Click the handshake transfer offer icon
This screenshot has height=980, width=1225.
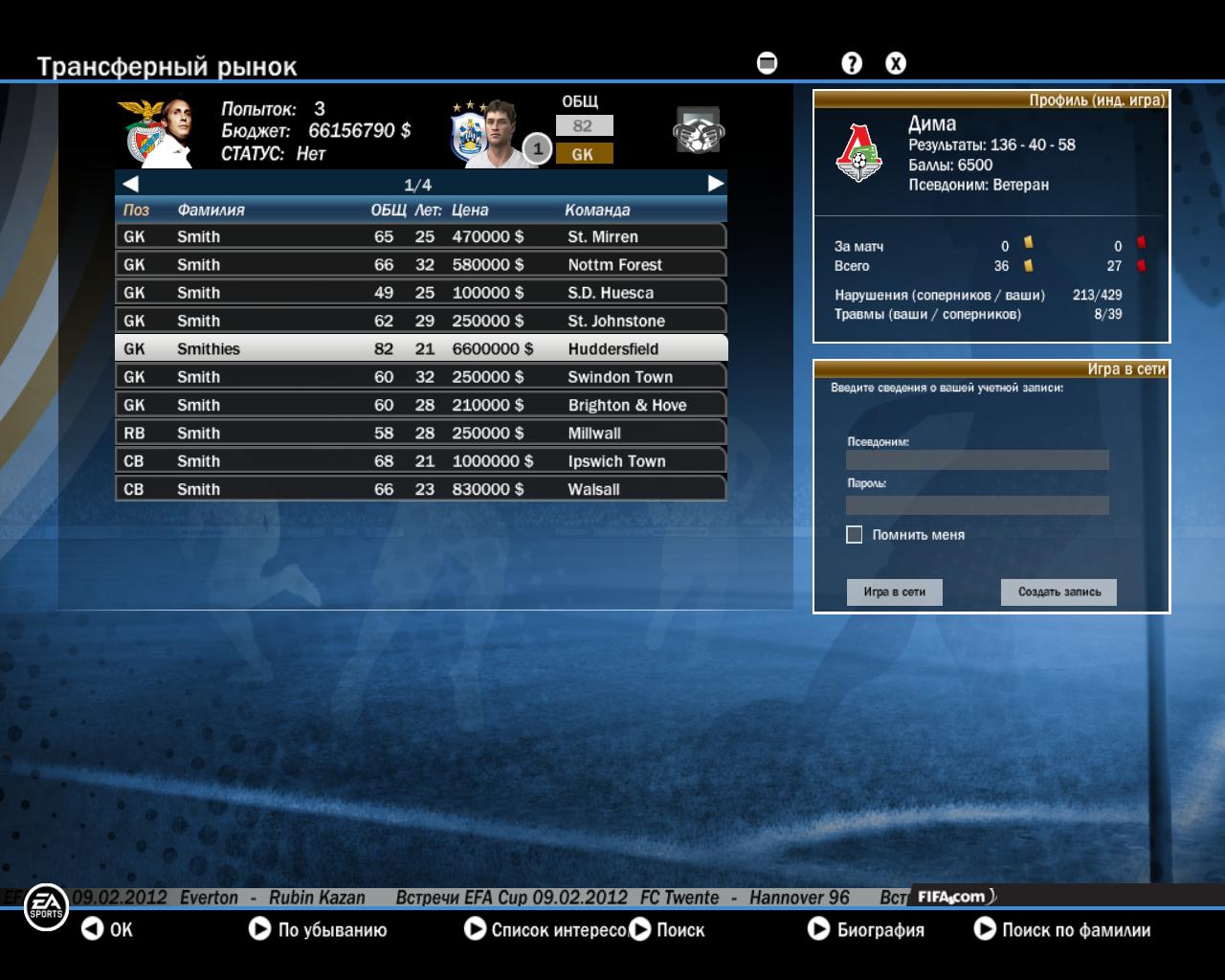point(699,131)
